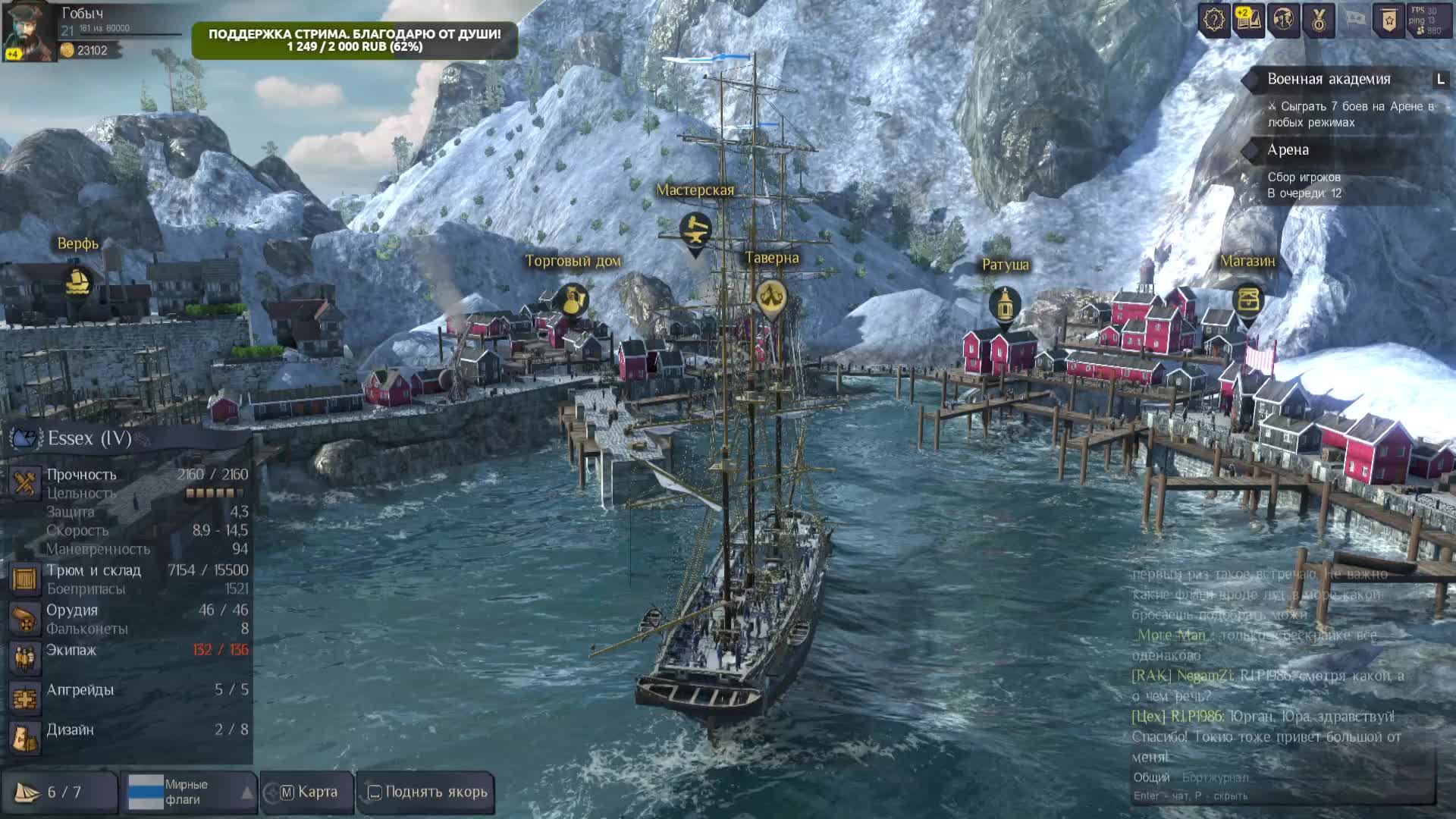Open the Карта map button
This screenshot has width=1456, height=819.
(x=309, y=792)
